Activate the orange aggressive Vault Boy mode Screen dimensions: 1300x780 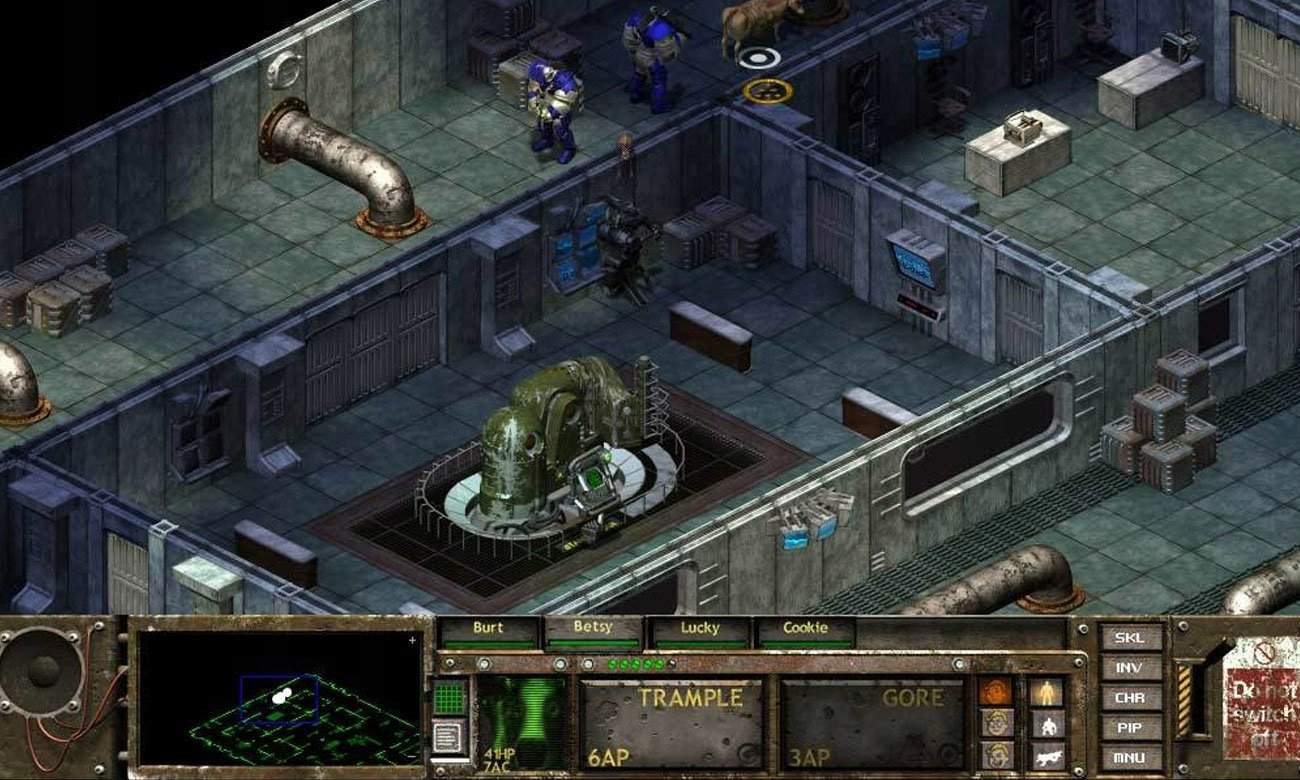coord(996,692)
